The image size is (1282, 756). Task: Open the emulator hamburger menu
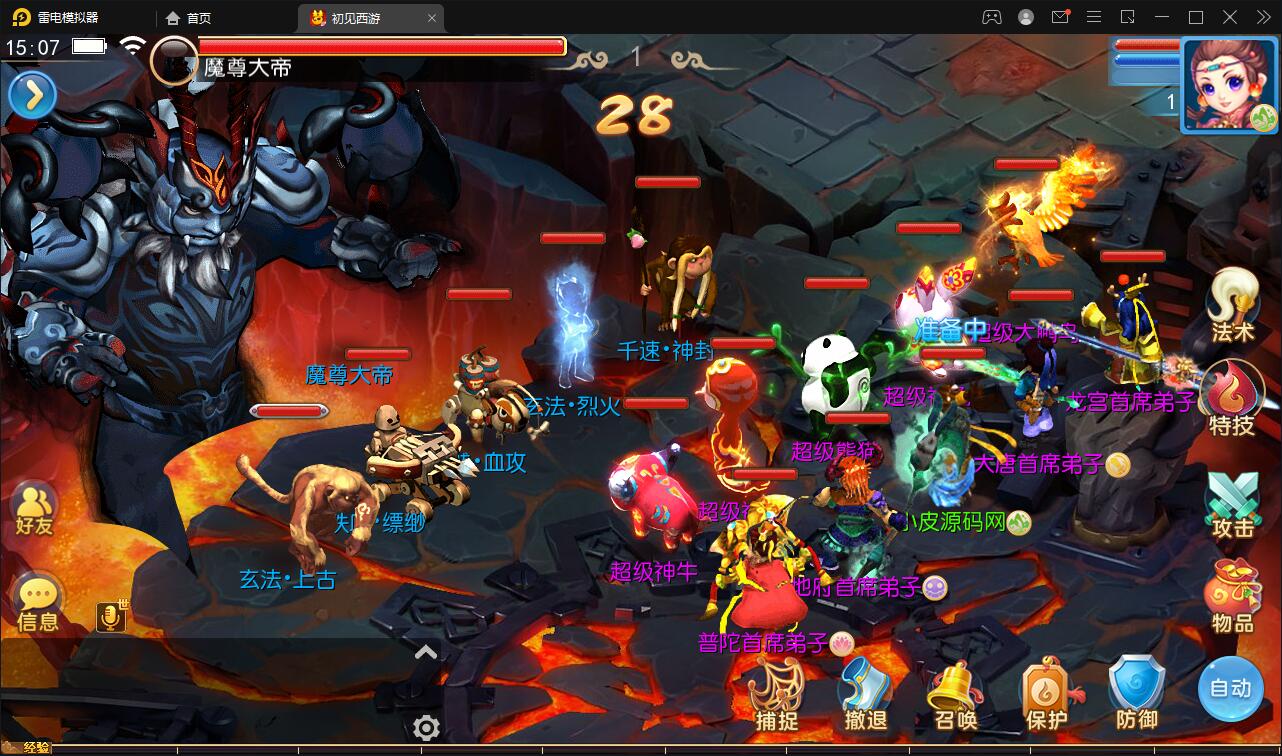(1094, 17)
